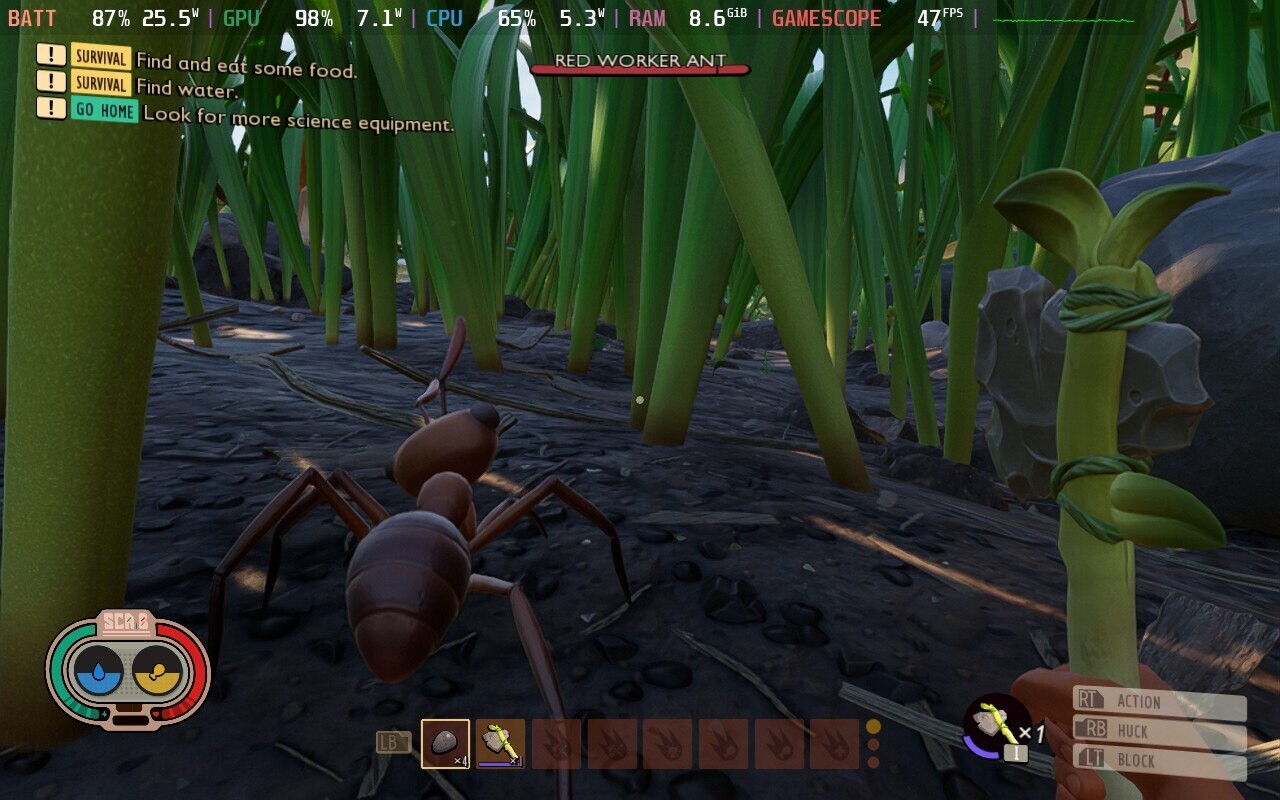Select the pebblet axe hotbar slot

coord(500,744)
